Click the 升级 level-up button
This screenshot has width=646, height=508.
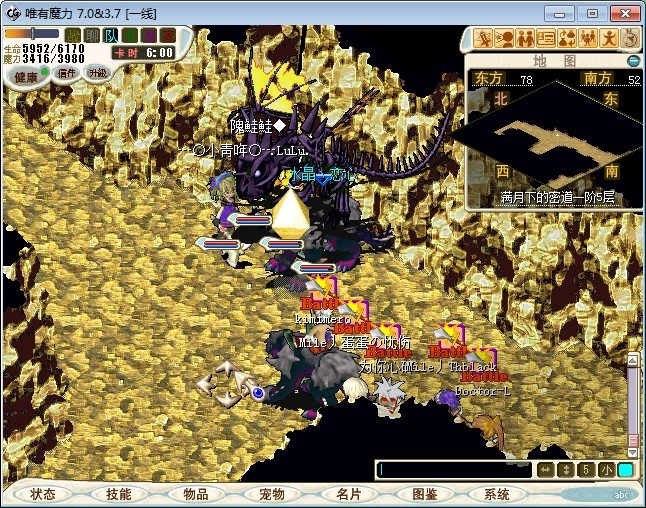tap(97, 73)
